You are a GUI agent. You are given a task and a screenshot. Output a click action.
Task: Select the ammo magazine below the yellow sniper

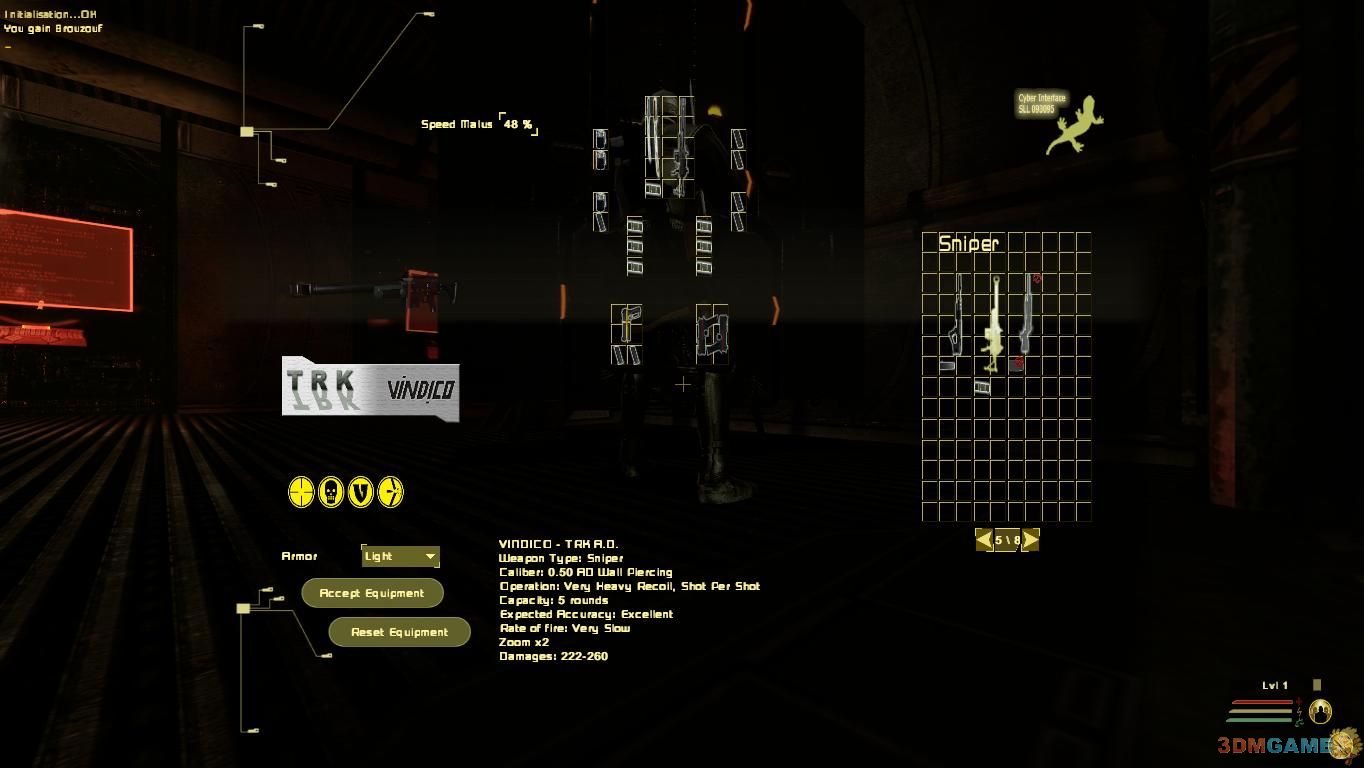click(982, 387)
